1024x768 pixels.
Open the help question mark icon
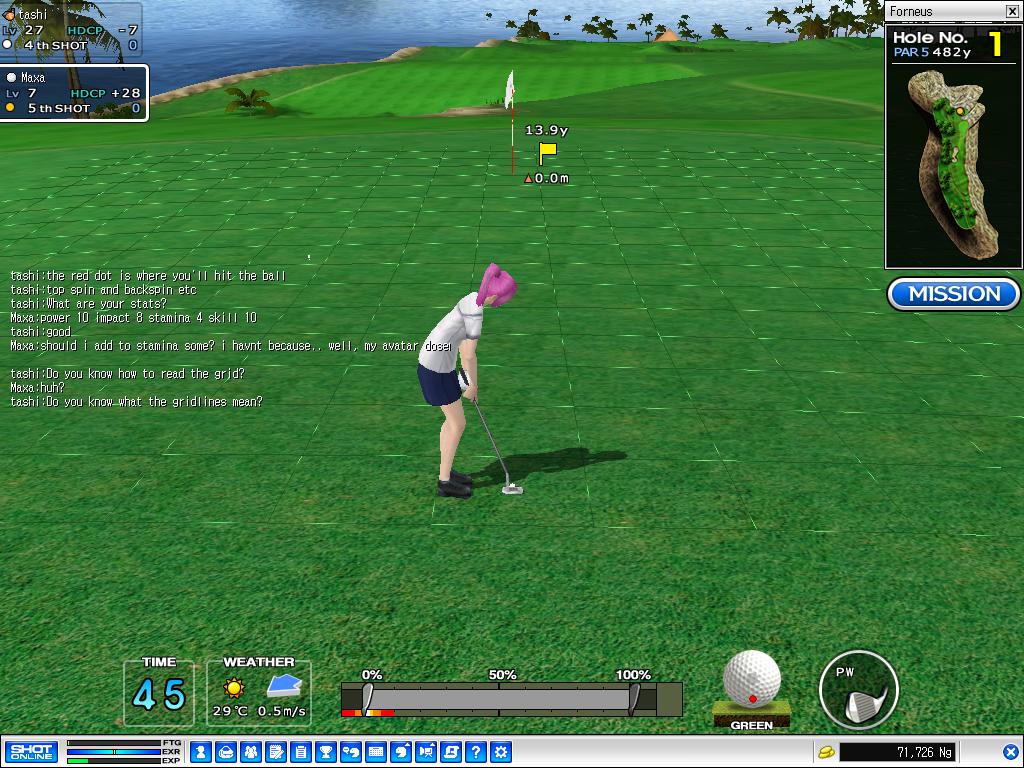click(476, 752)
